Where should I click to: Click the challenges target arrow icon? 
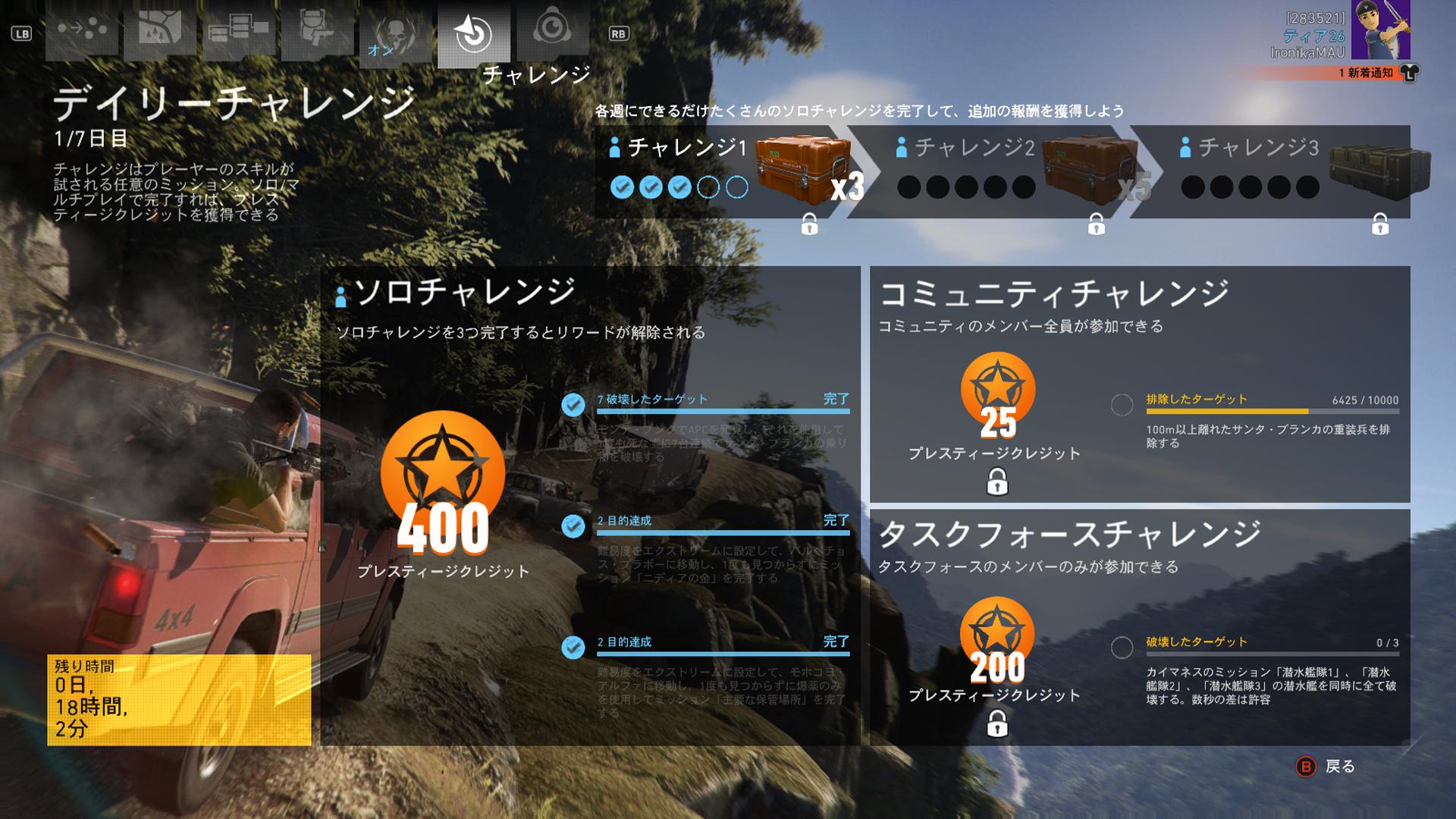point(474,30)
